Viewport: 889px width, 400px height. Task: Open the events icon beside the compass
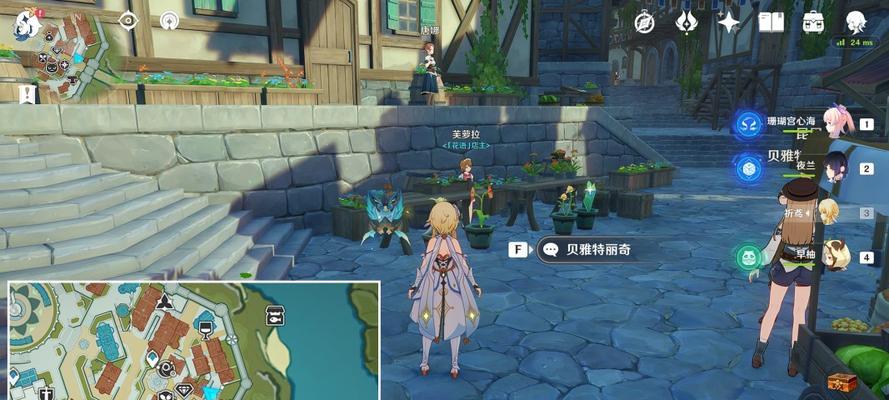pyautogui.click(x=686, y=22)
